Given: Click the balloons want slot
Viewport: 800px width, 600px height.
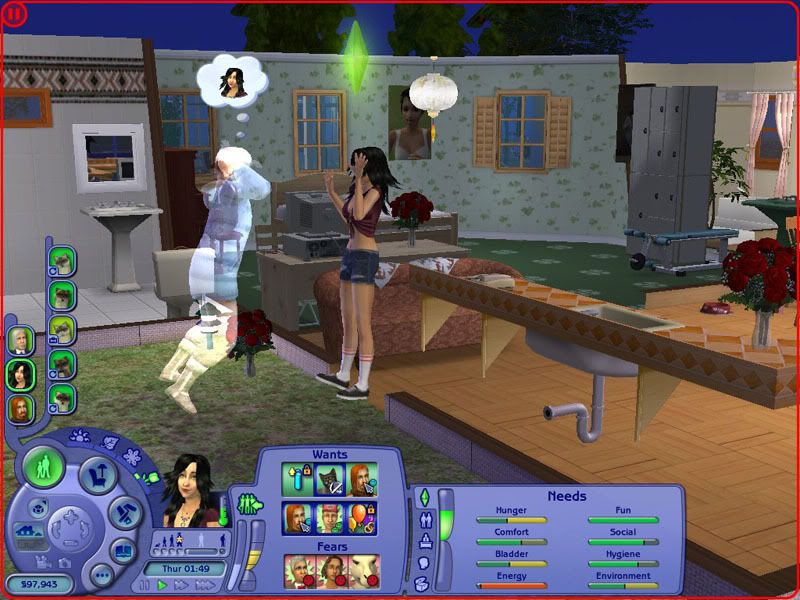Looking at the screenshot, I should coord(364,519).
